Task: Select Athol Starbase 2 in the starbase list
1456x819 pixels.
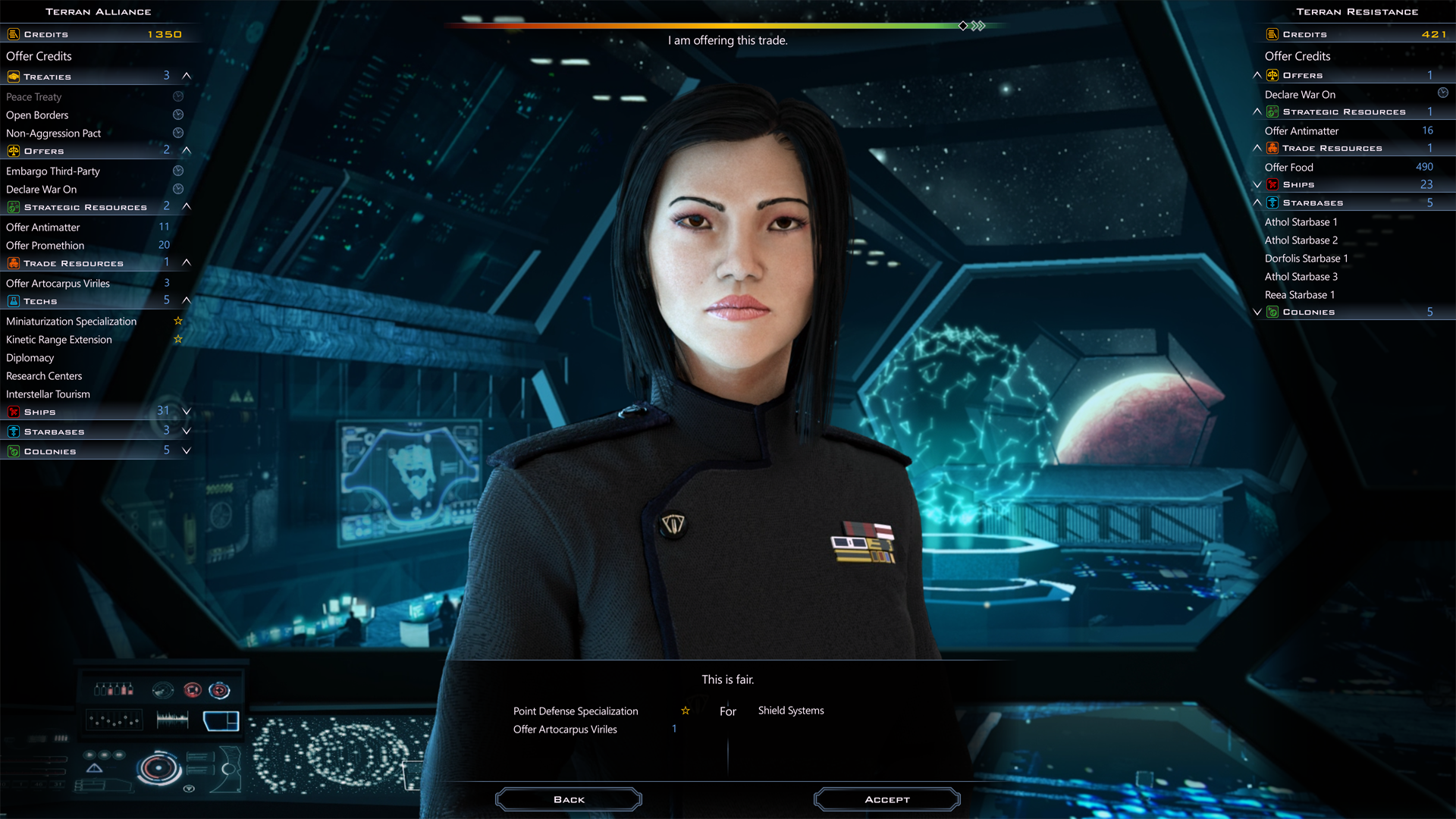Action: tap(1301, 240)
